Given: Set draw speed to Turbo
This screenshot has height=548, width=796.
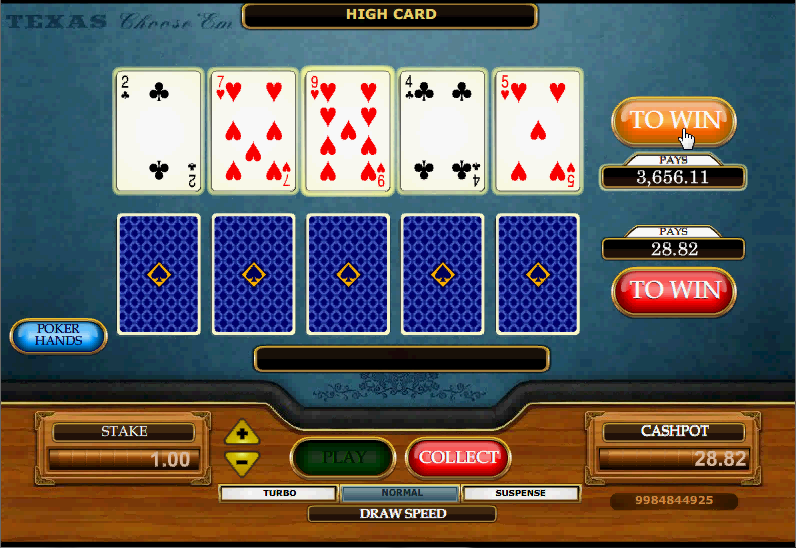Looking at the screenshot, I should tap(279, 493).
